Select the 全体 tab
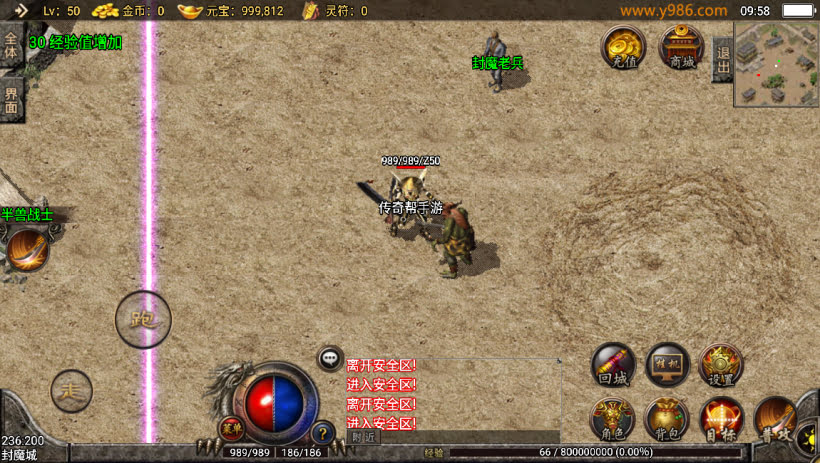Image resolution: width=820 pixels, height=463 pixels. 11,46
